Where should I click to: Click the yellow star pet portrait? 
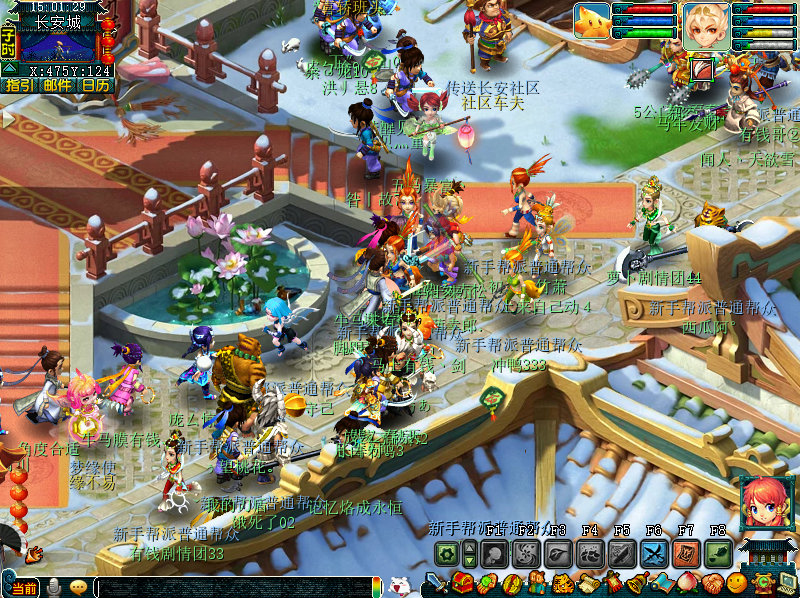592,21
